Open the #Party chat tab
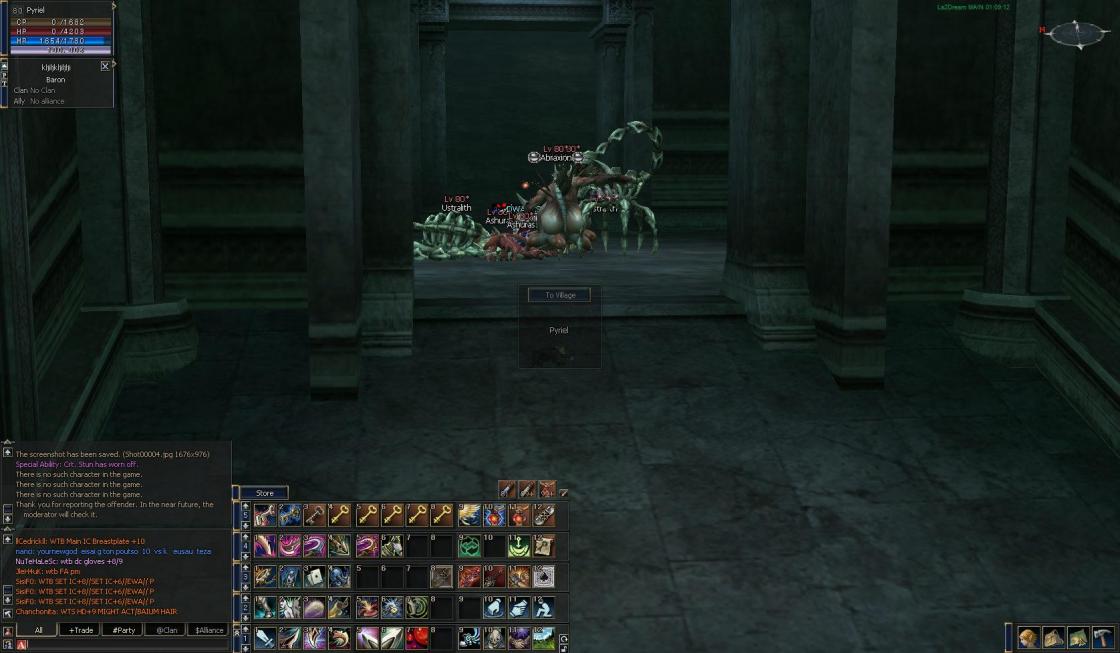 click(x=122, y=630)
